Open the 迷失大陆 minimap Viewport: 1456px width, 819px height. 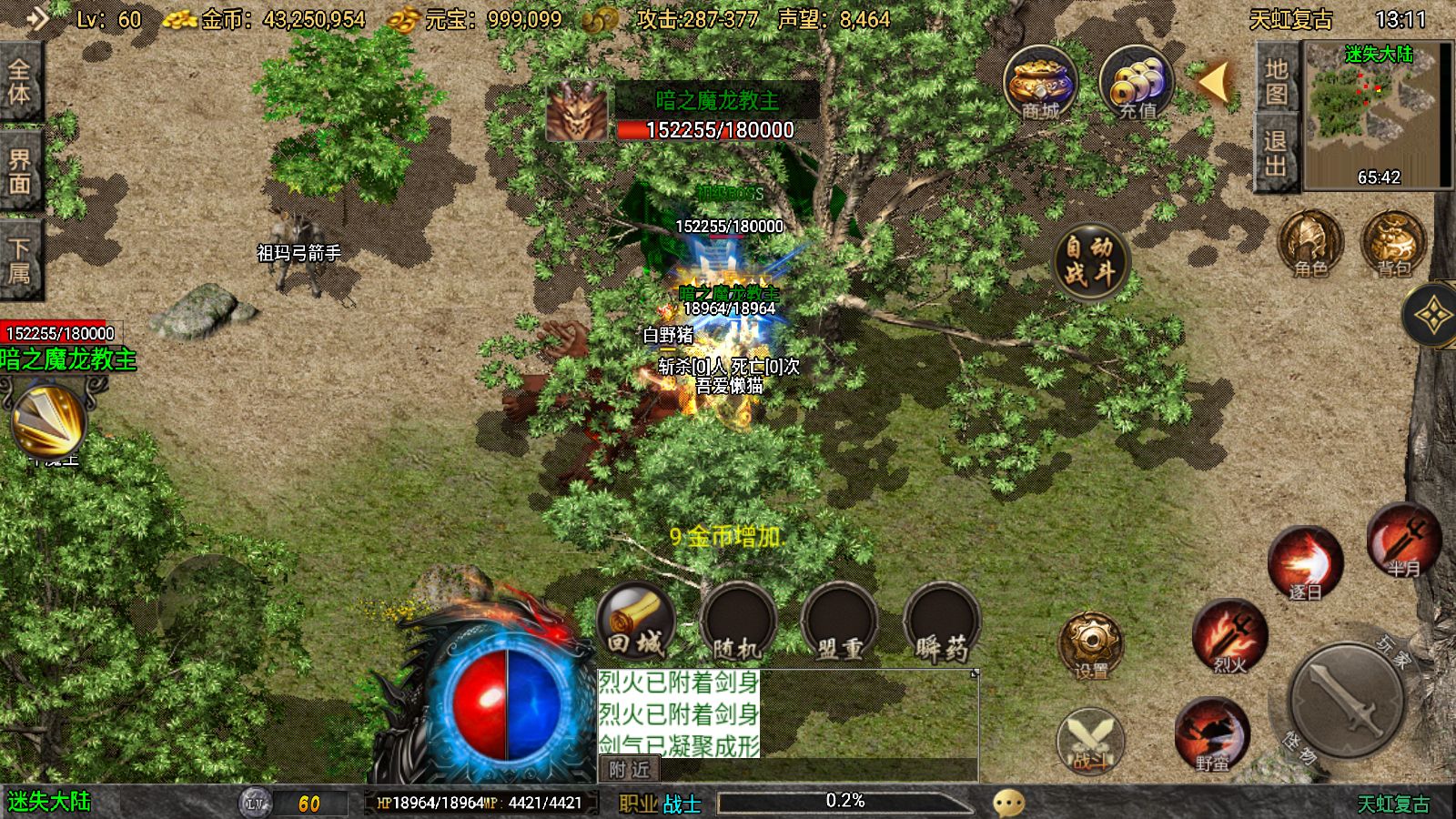pyautogui.click(x=1374, y=115)
